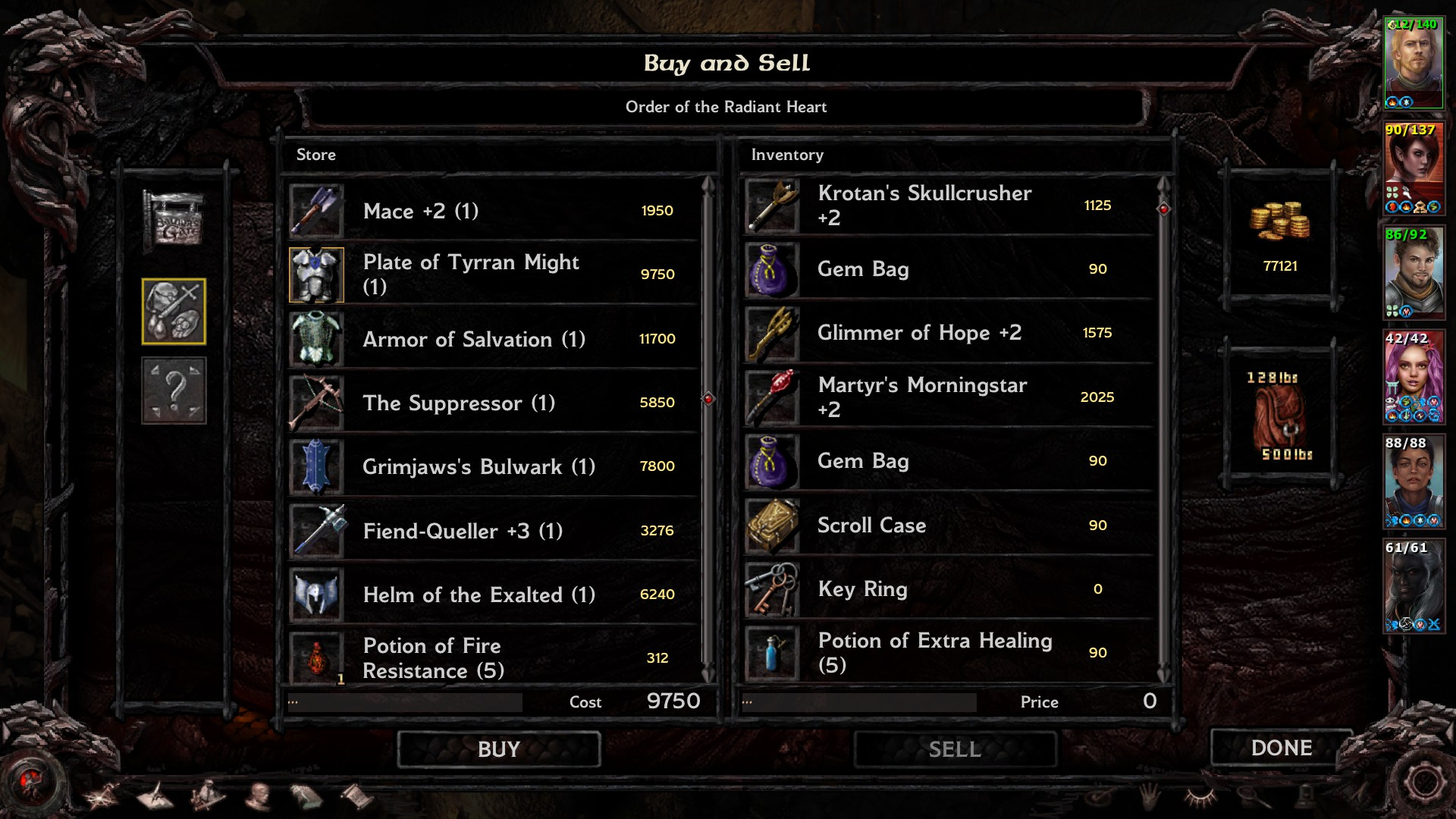Open the buy and sell tab

tap(174, 311)
